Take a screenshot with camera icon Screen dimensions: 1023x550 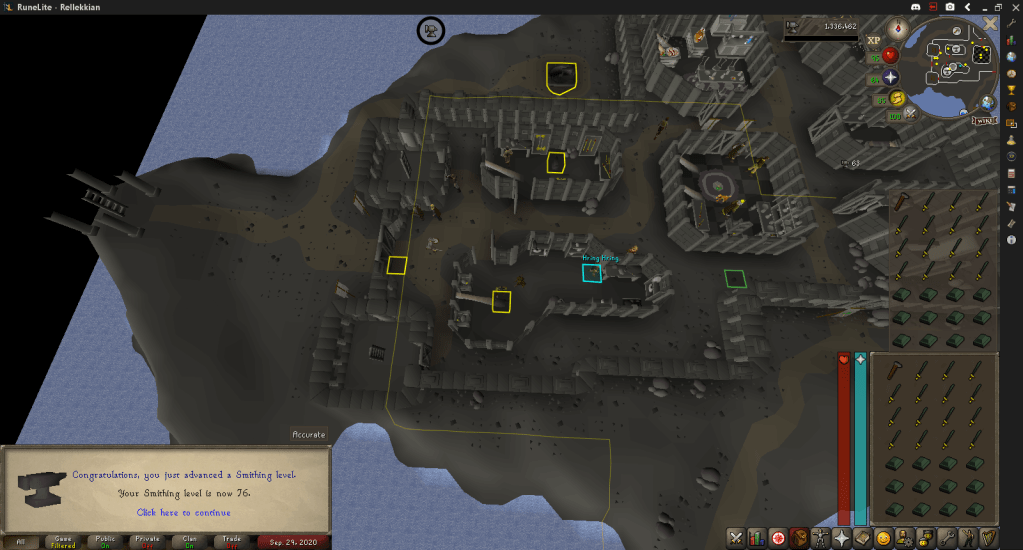click(x=950, y=7)
